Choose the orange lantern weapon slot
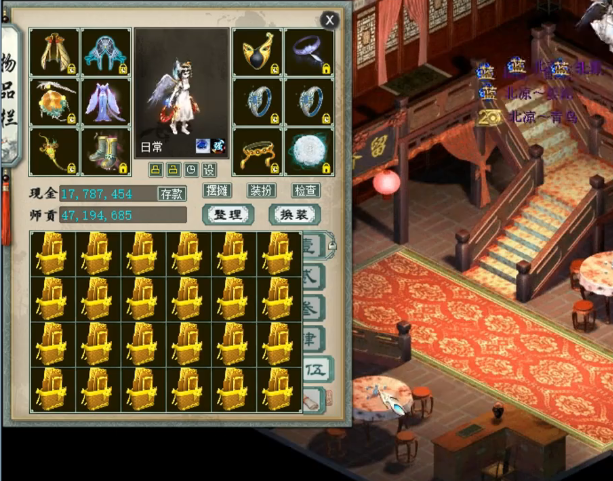This screenshot has height=481, width=613. coord(54,101)
